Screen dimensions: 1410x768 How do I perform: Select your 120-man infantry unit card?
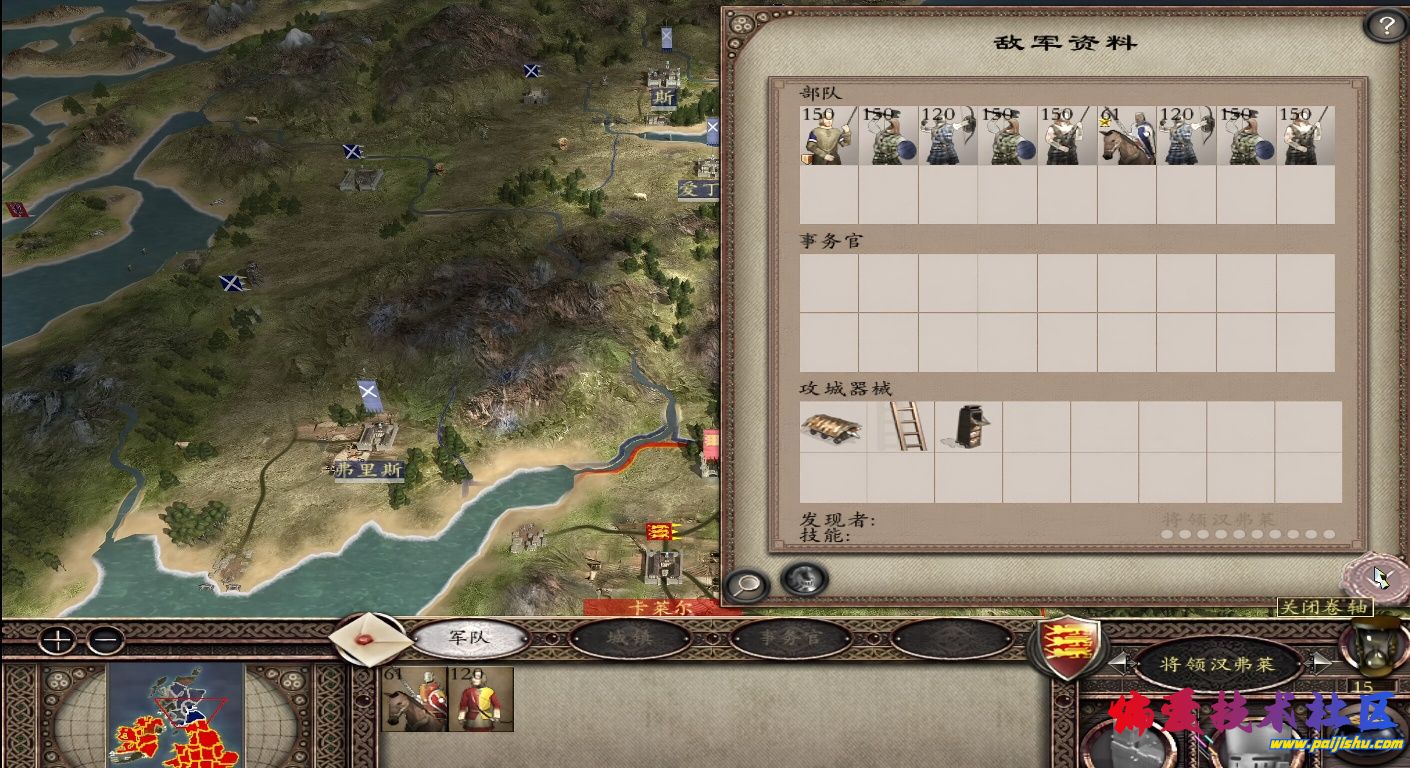[480, 699]
